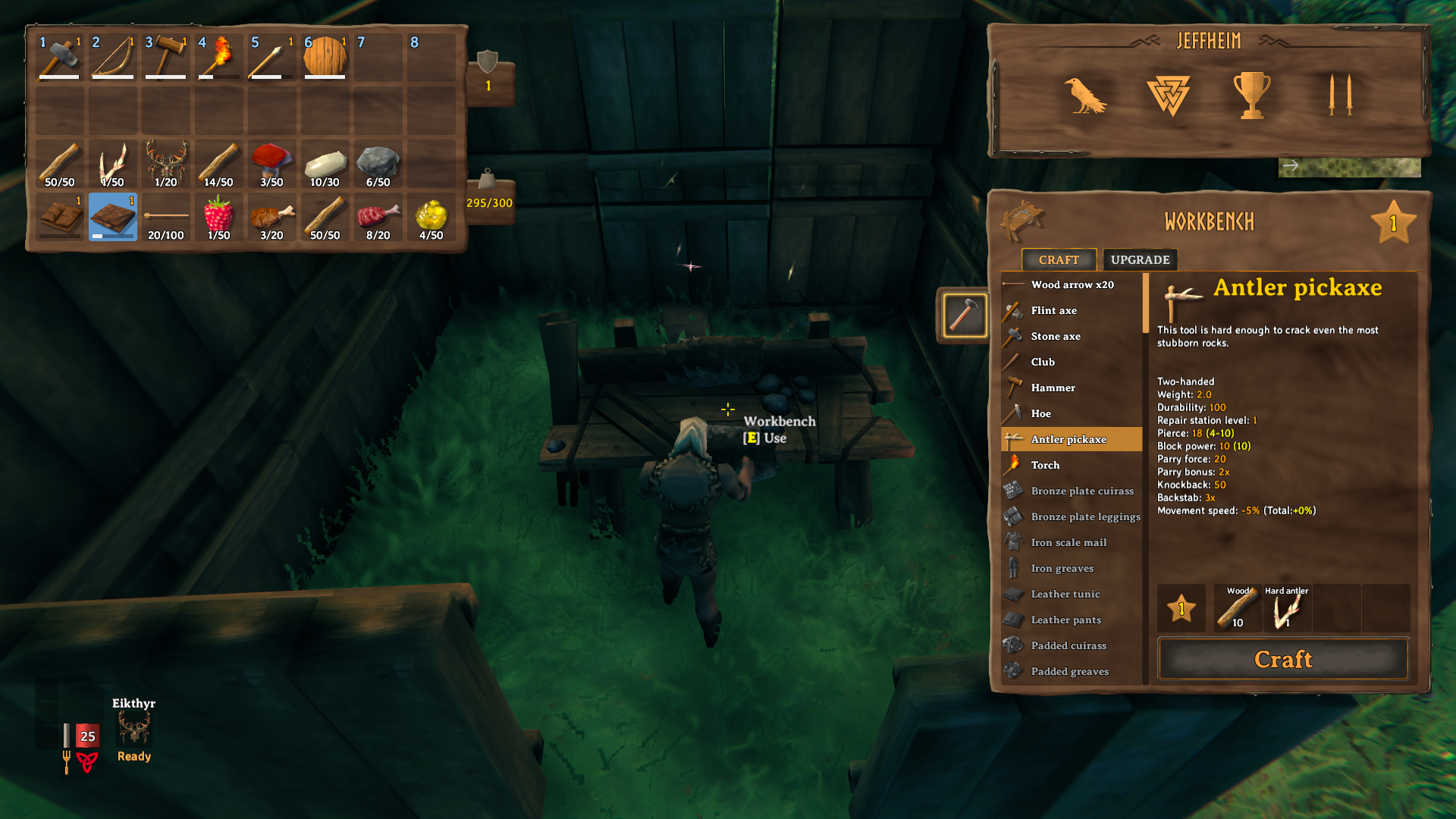Select the Hoe recipe
The width and height of the screenshot is (1456, 819).
point(1040,413)
